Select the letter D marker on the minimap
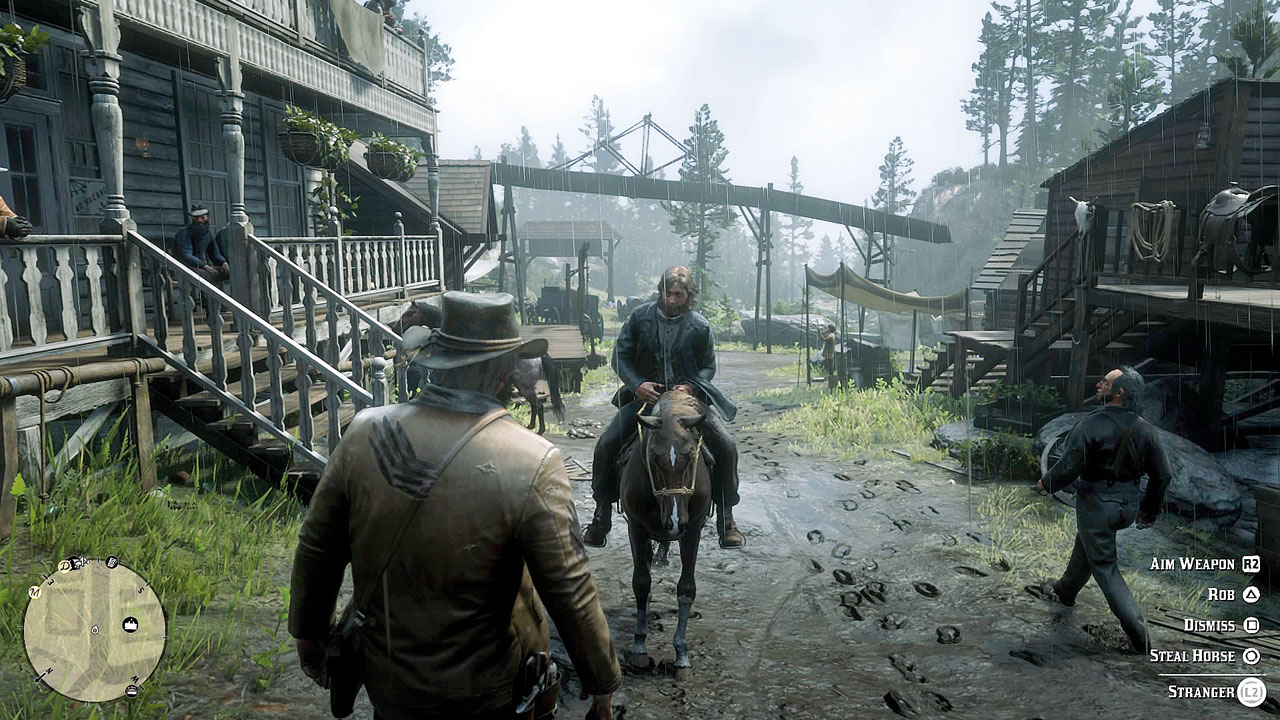The width and height of the screenshot is (1280, 720). pos(64,566)
